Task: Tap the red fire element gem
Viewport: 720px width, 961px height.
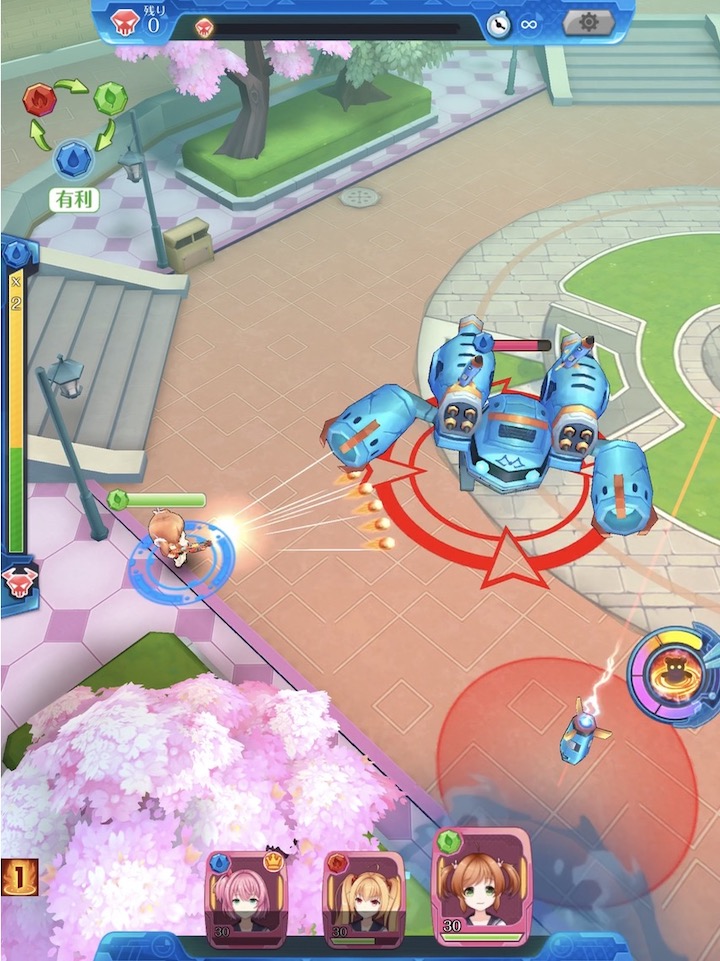Action: click(39, 99)
